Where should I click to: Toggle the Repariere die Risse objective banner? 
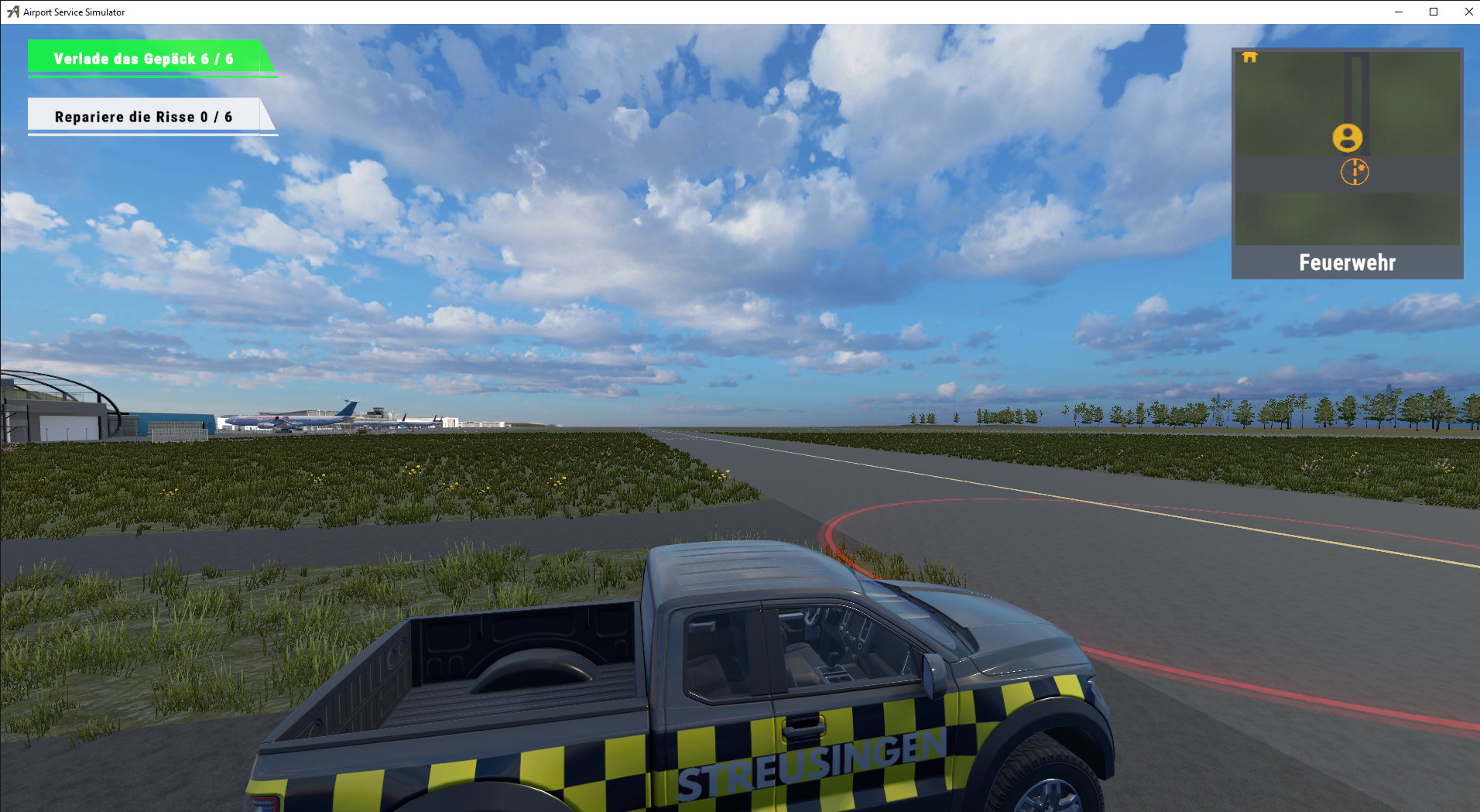click(143, 116)
